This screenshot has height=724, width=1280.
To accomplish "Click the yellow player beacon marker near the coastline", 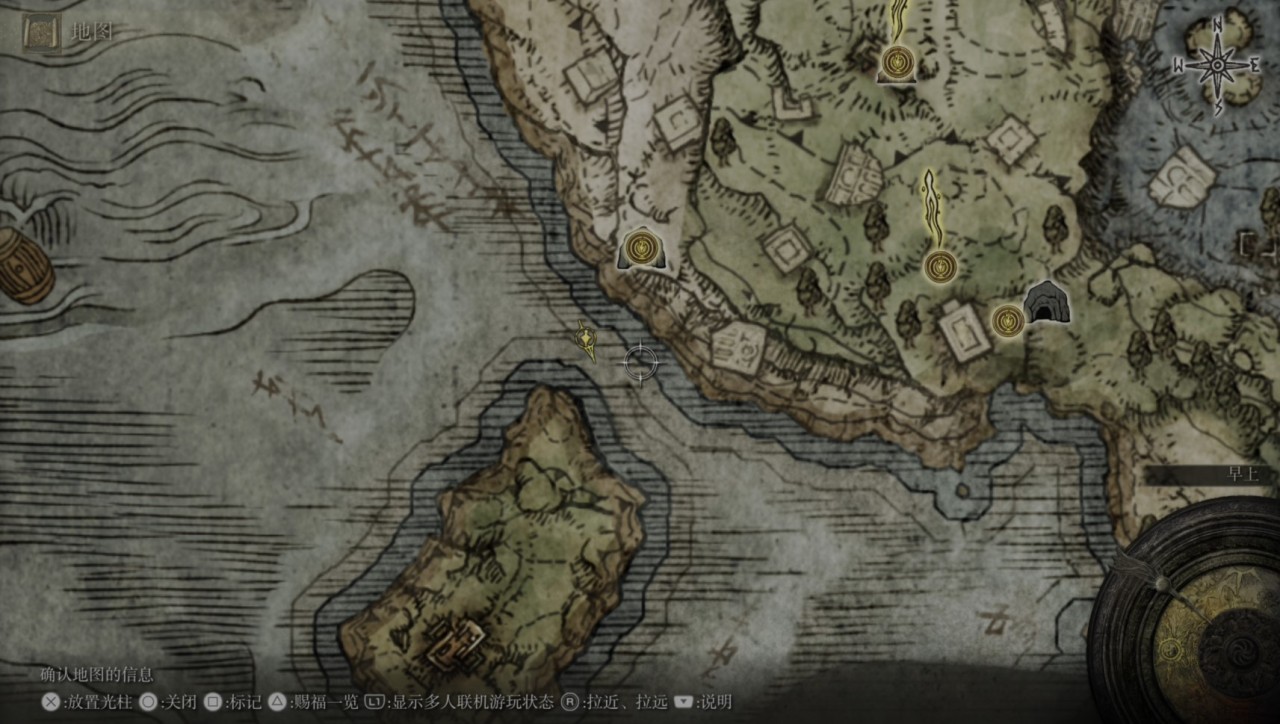I will pyautogui.click(x=585, y=342).
